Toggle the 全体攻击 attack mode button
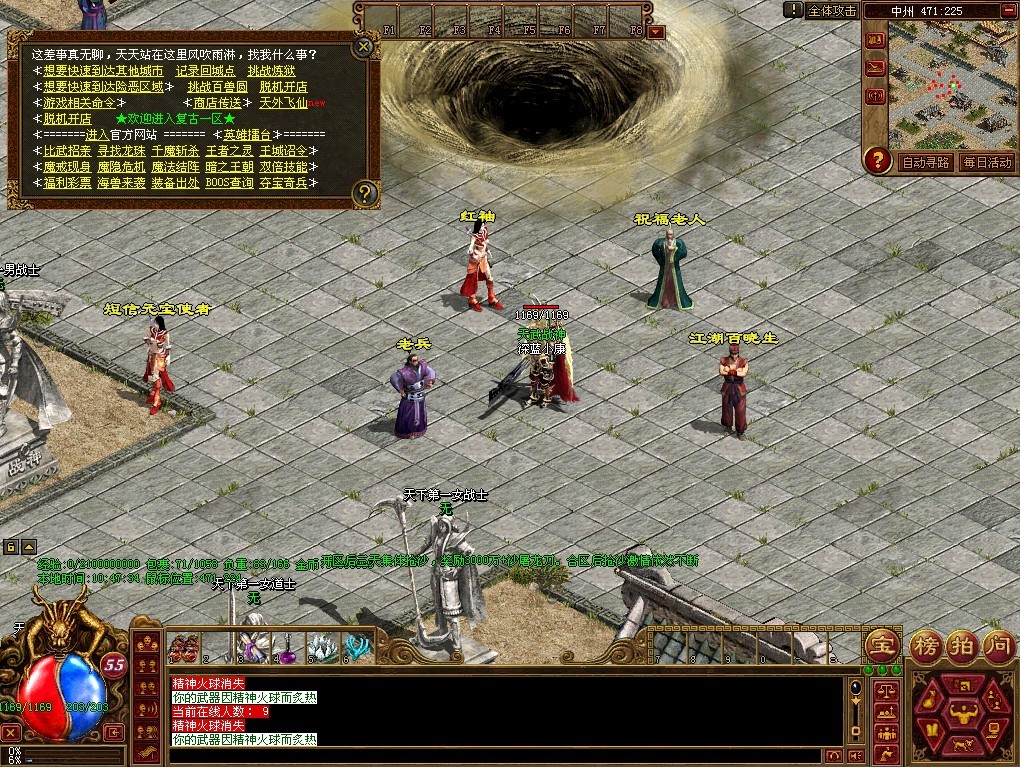Image resolution: width=1020 pixels, height=767 pixels. 832,10
